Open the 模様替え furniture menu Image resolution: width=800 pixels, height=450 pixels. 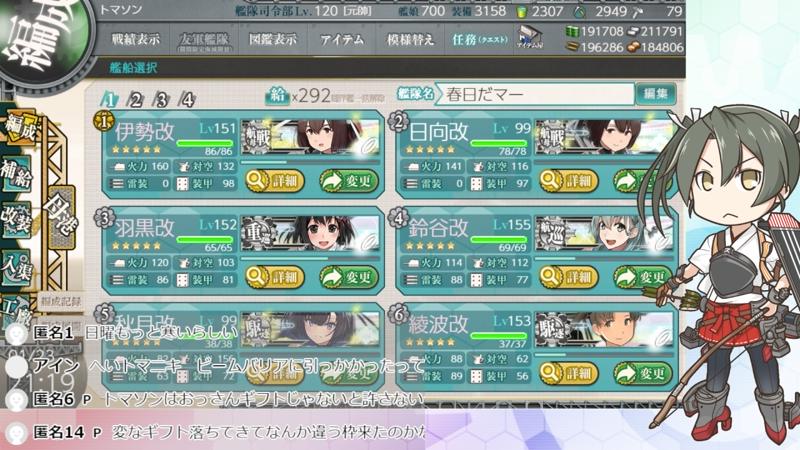pos(409,40)
